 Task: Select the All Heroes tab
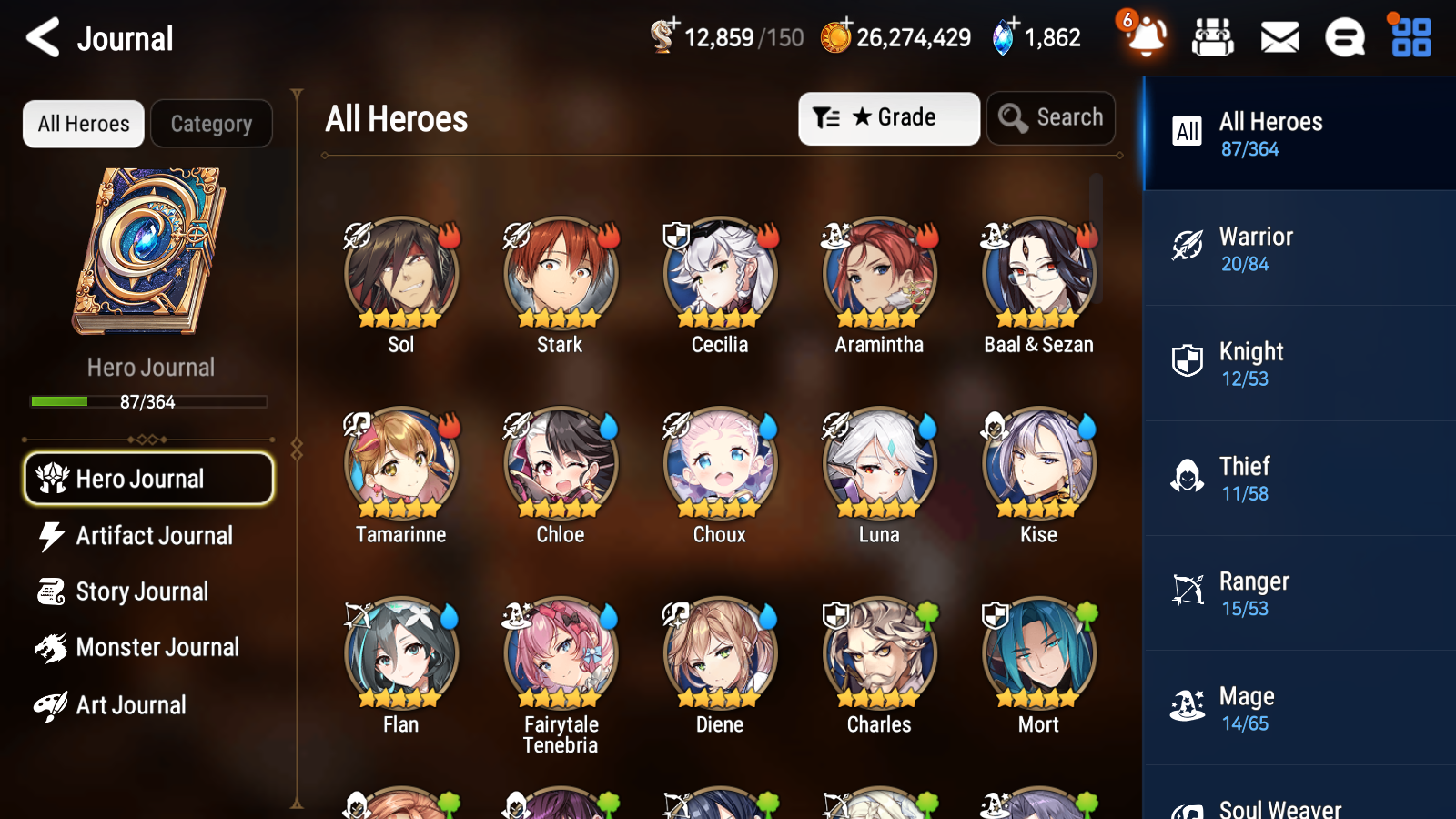pyautogui.click(x=83, y=124)
